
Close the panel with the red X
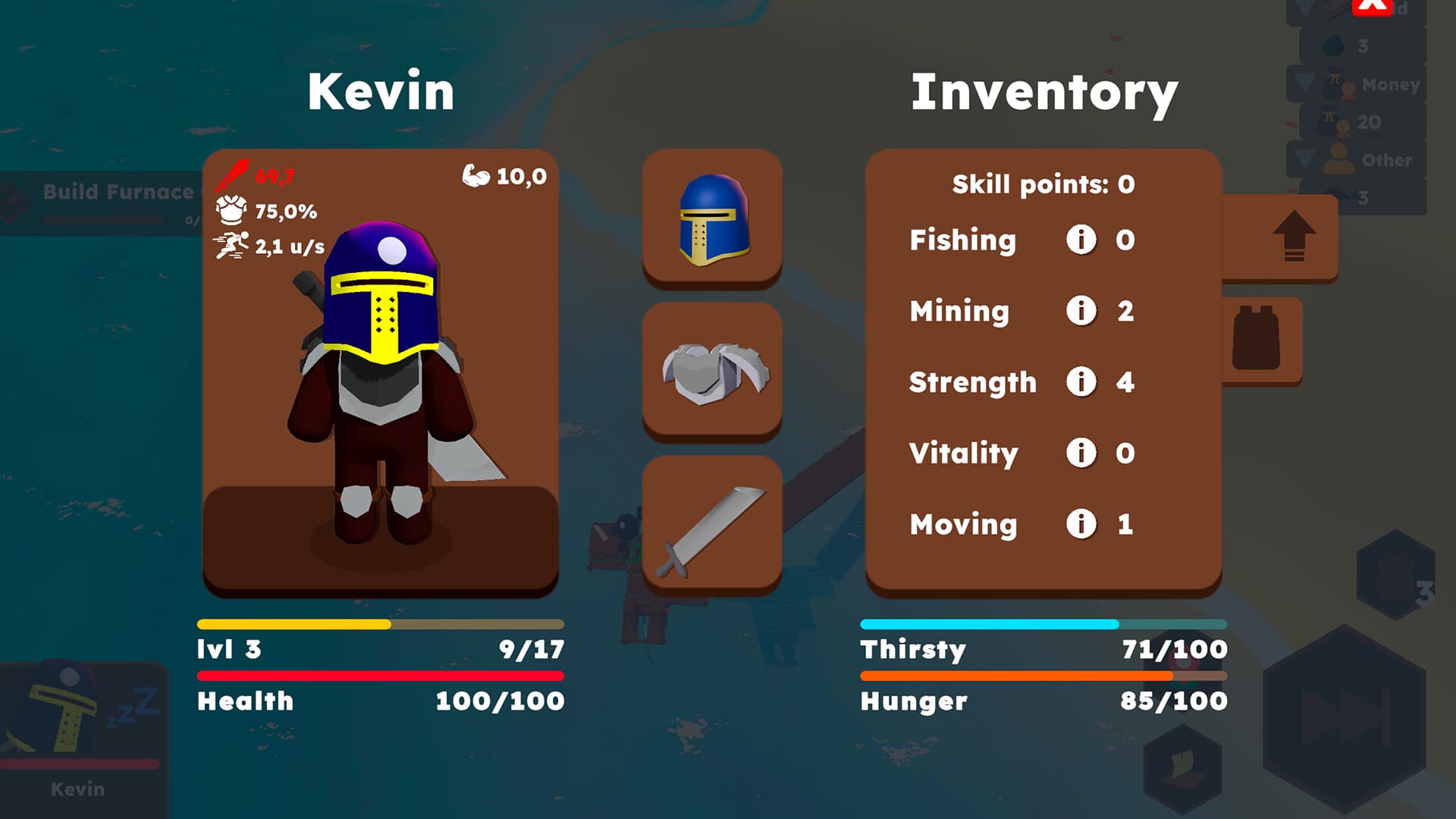(1373, 8)
